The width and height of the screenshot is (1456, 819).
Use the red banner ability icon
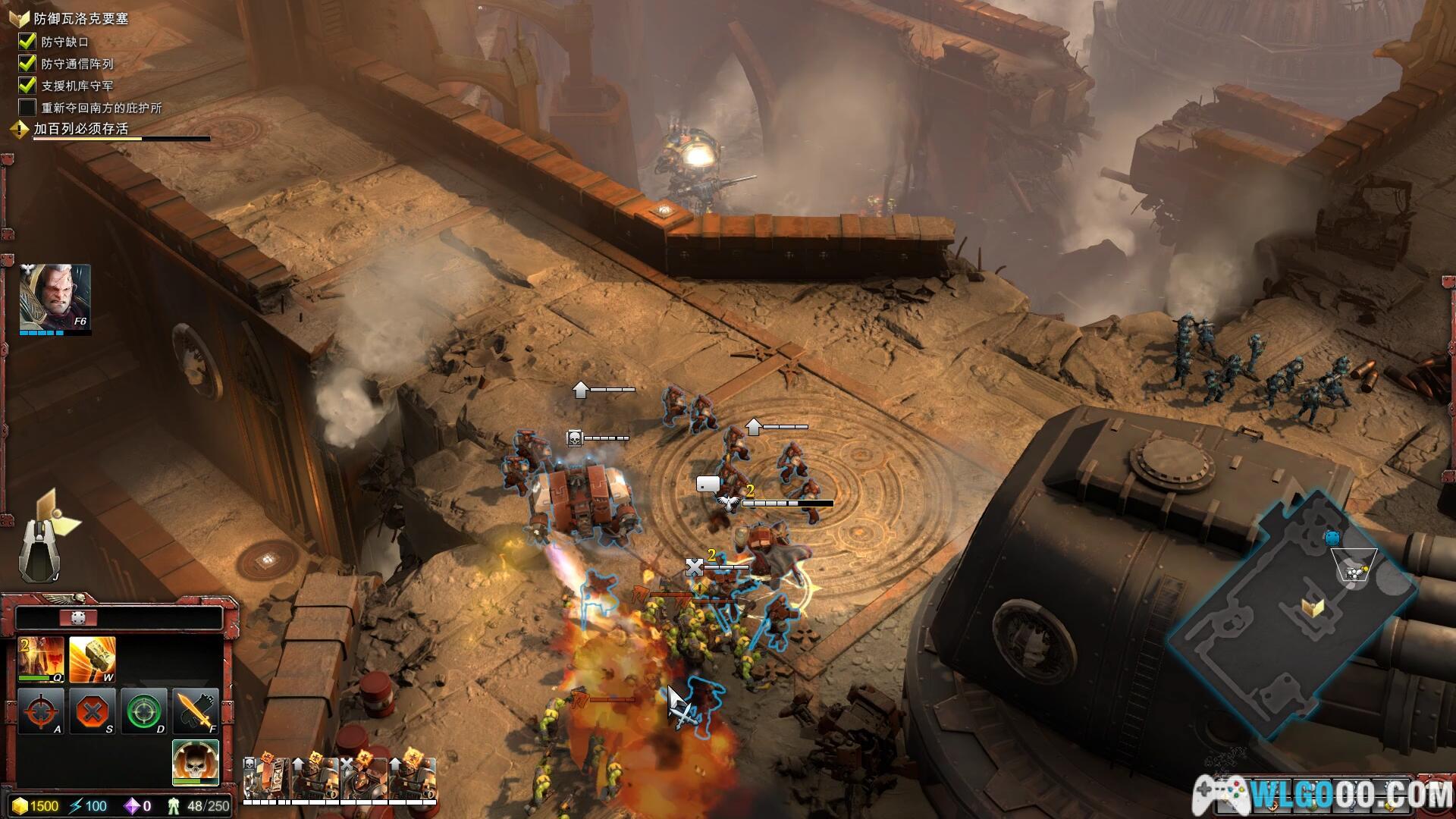coord(40,659)
